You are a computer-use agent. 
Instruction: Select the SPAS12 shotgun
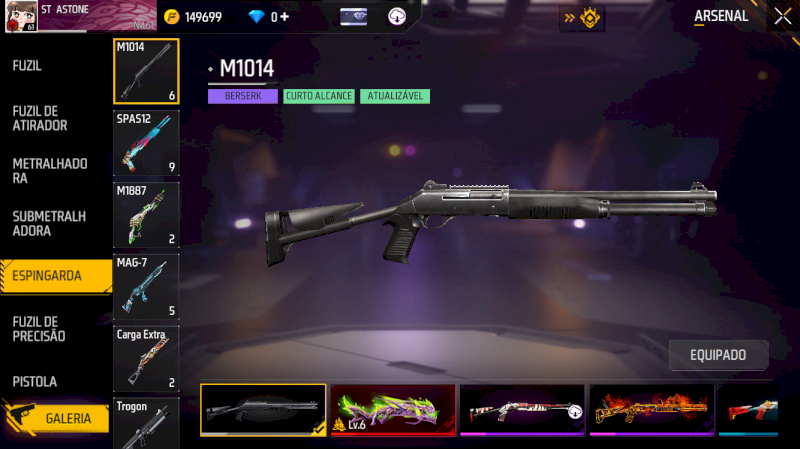click(146, 142)
